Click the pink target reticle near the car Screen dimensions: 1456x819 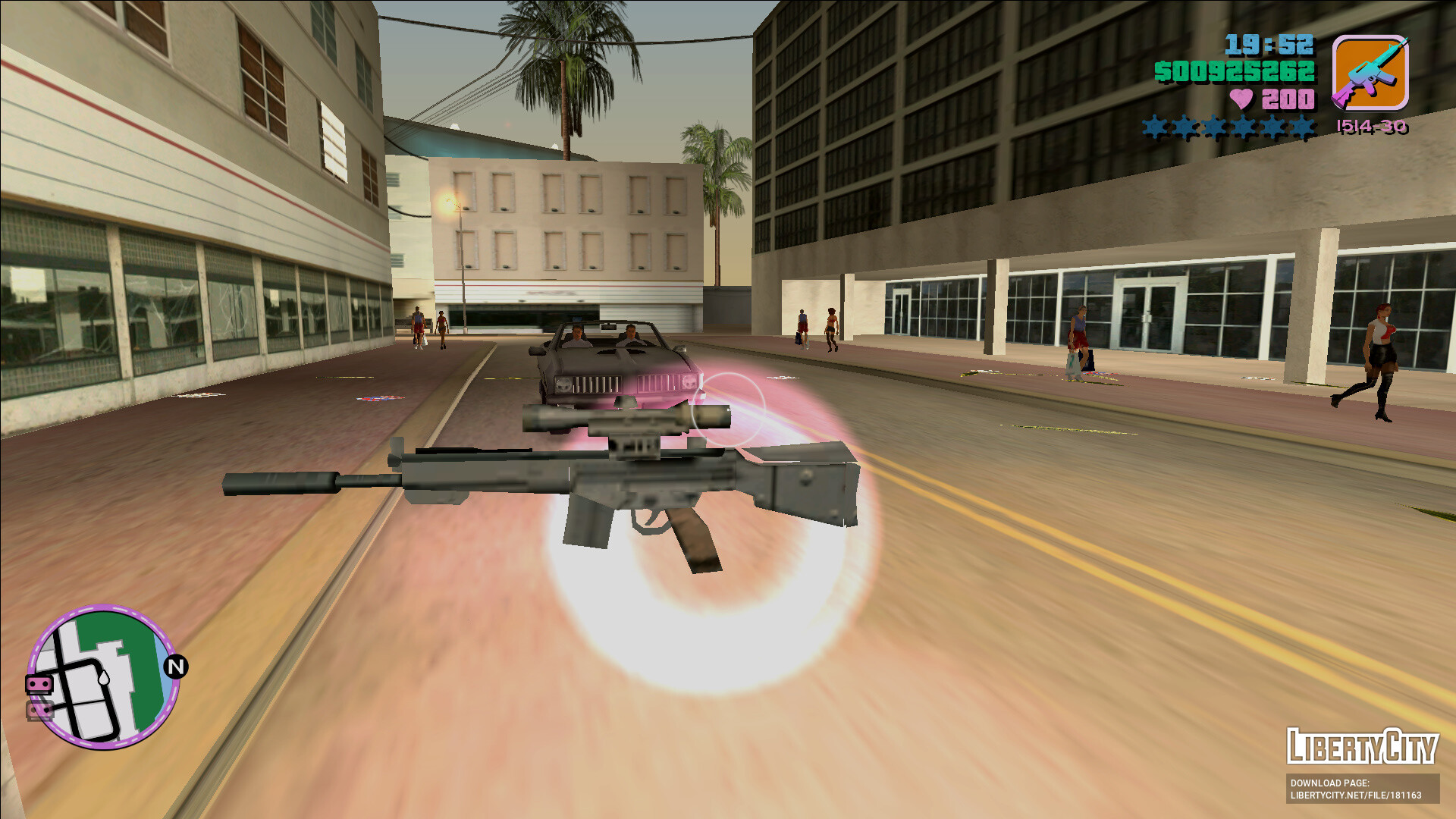[730, 409]
